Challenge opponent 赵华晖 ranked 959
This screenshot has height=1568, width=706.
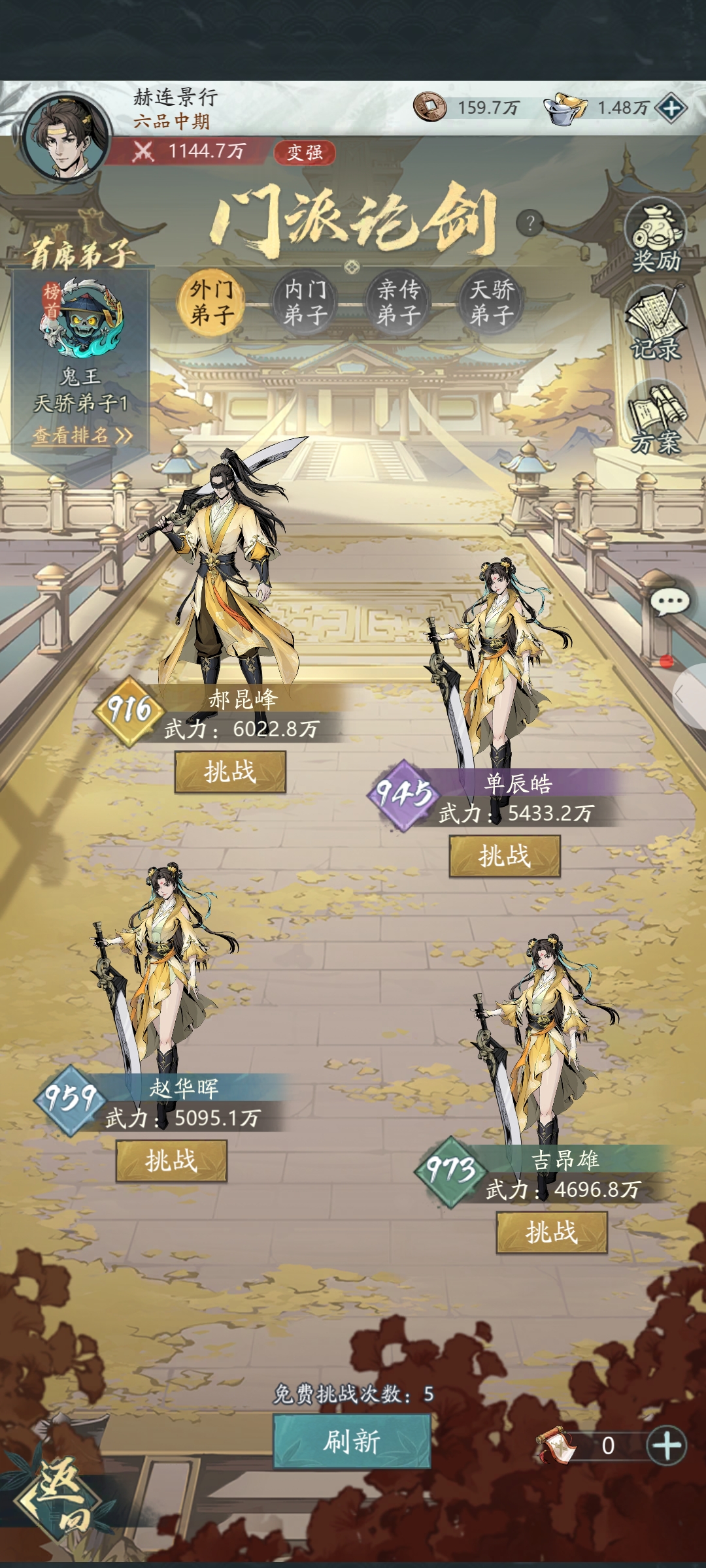171,1161
